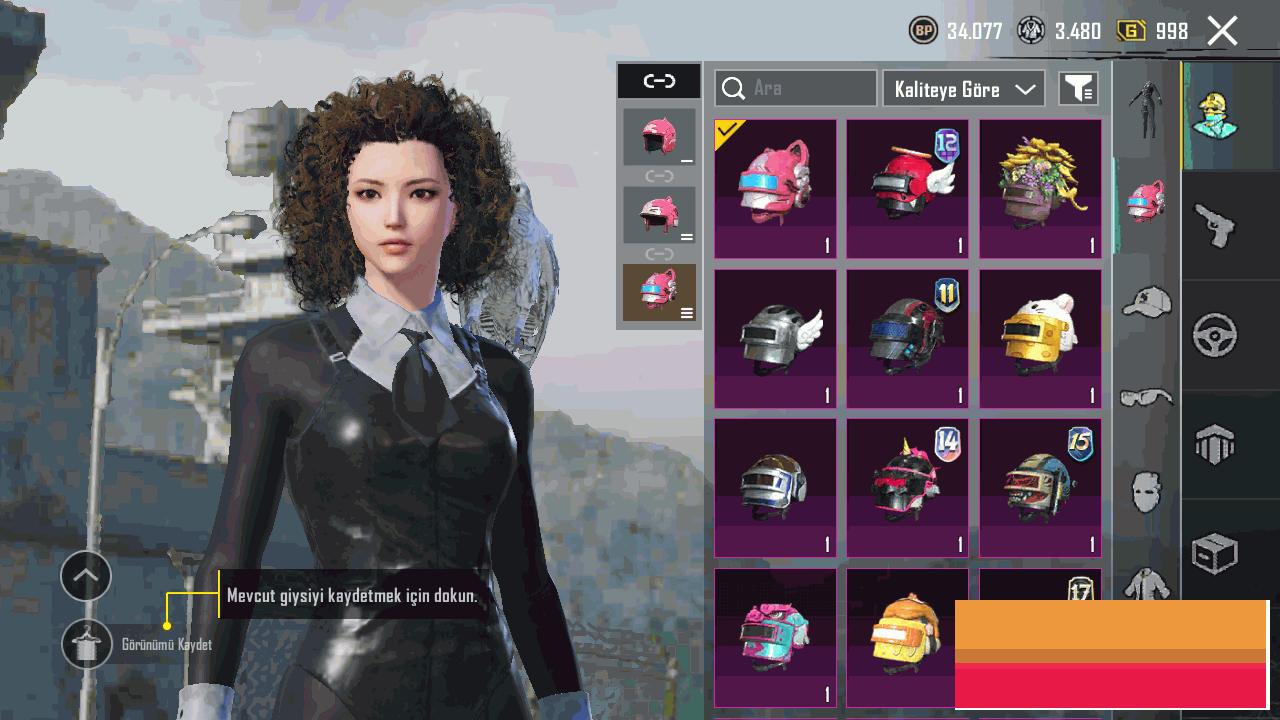1280x720 pixels.
Task: Select the face mask subcategory
Action: pyautogui.click(x=1146, y=492)
